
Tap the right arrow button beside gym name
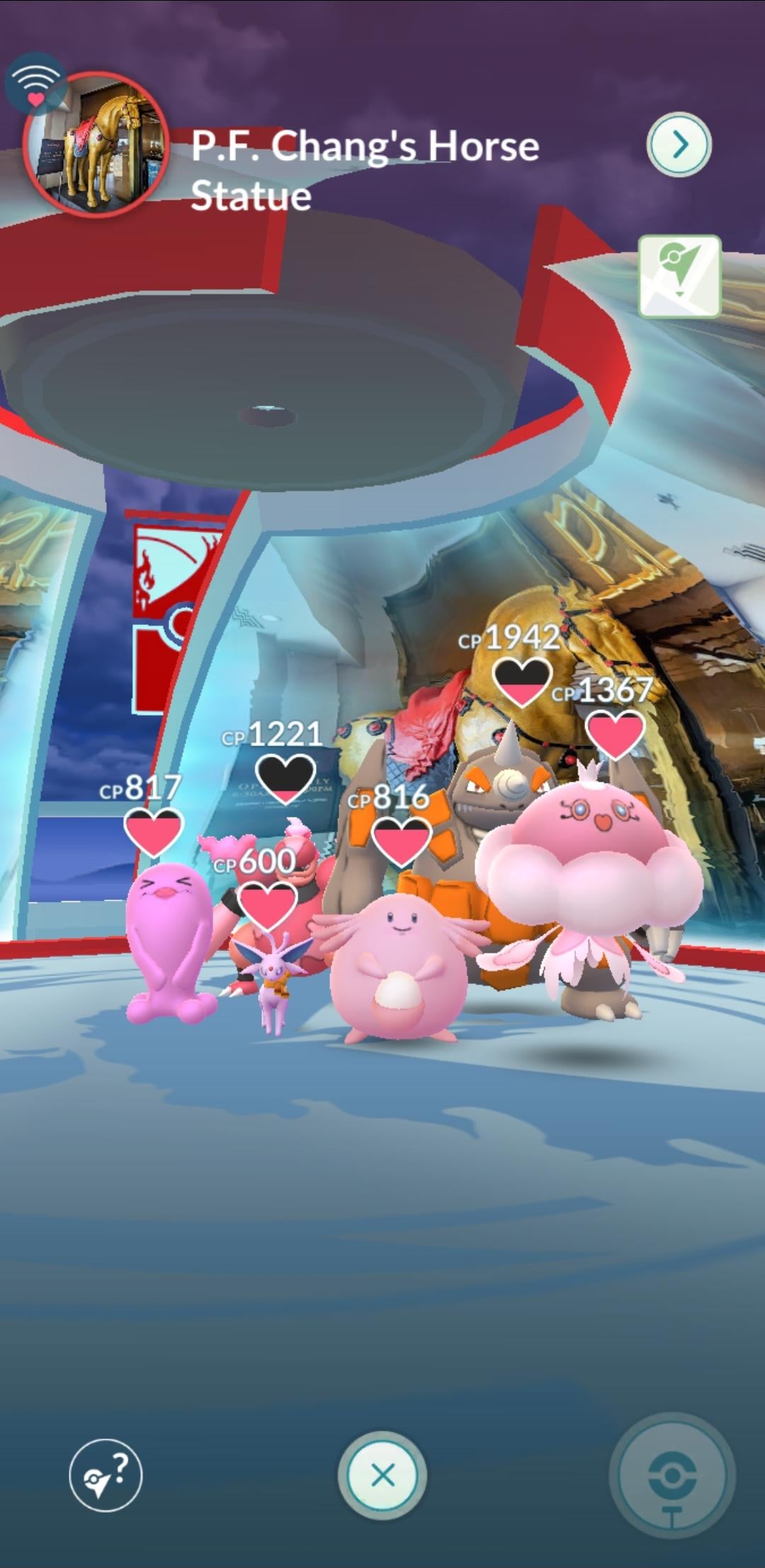679,144
